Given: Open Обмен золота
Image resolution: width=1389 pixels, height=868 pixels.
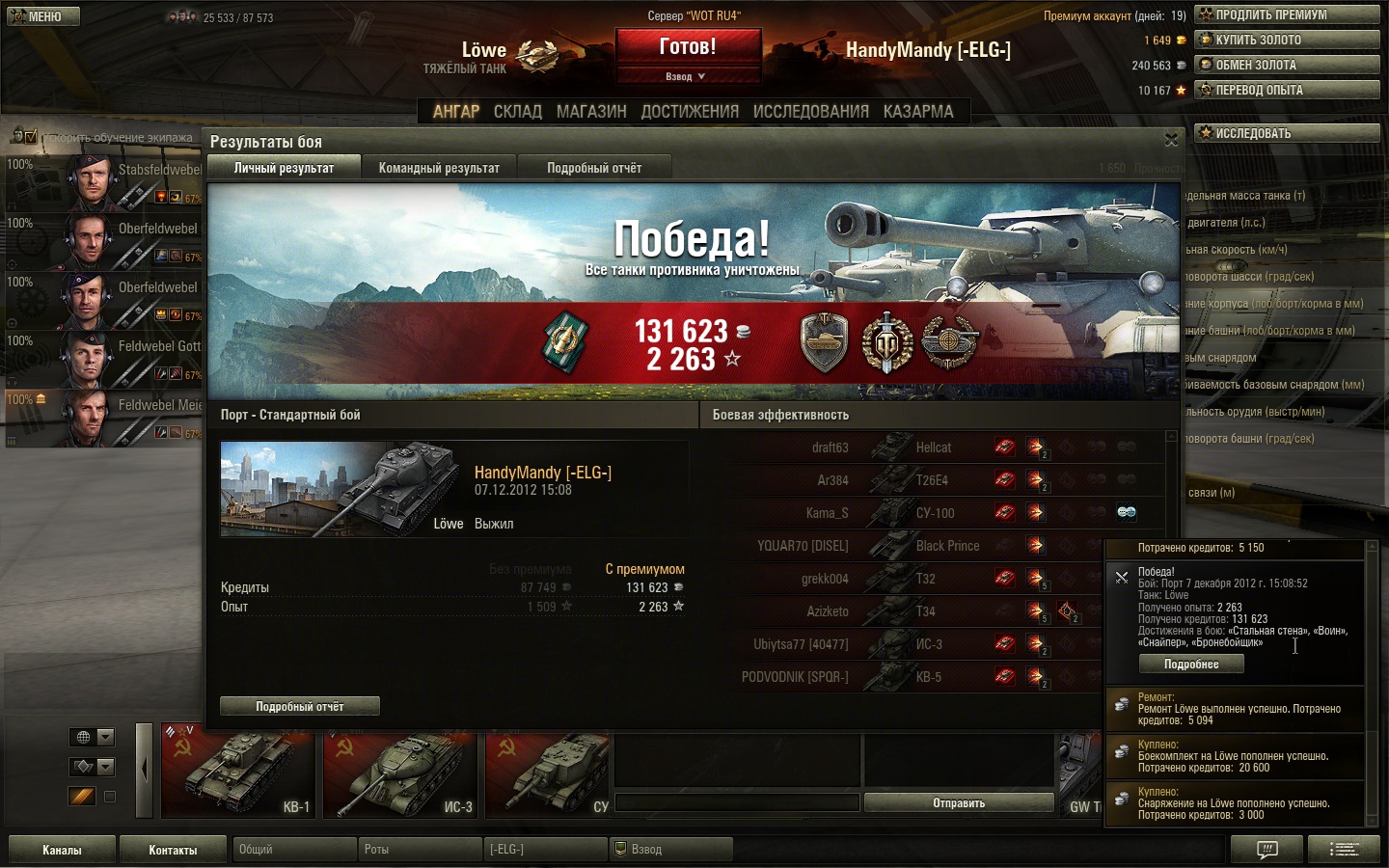Looking at the screenshot, I should point(1287,65).
